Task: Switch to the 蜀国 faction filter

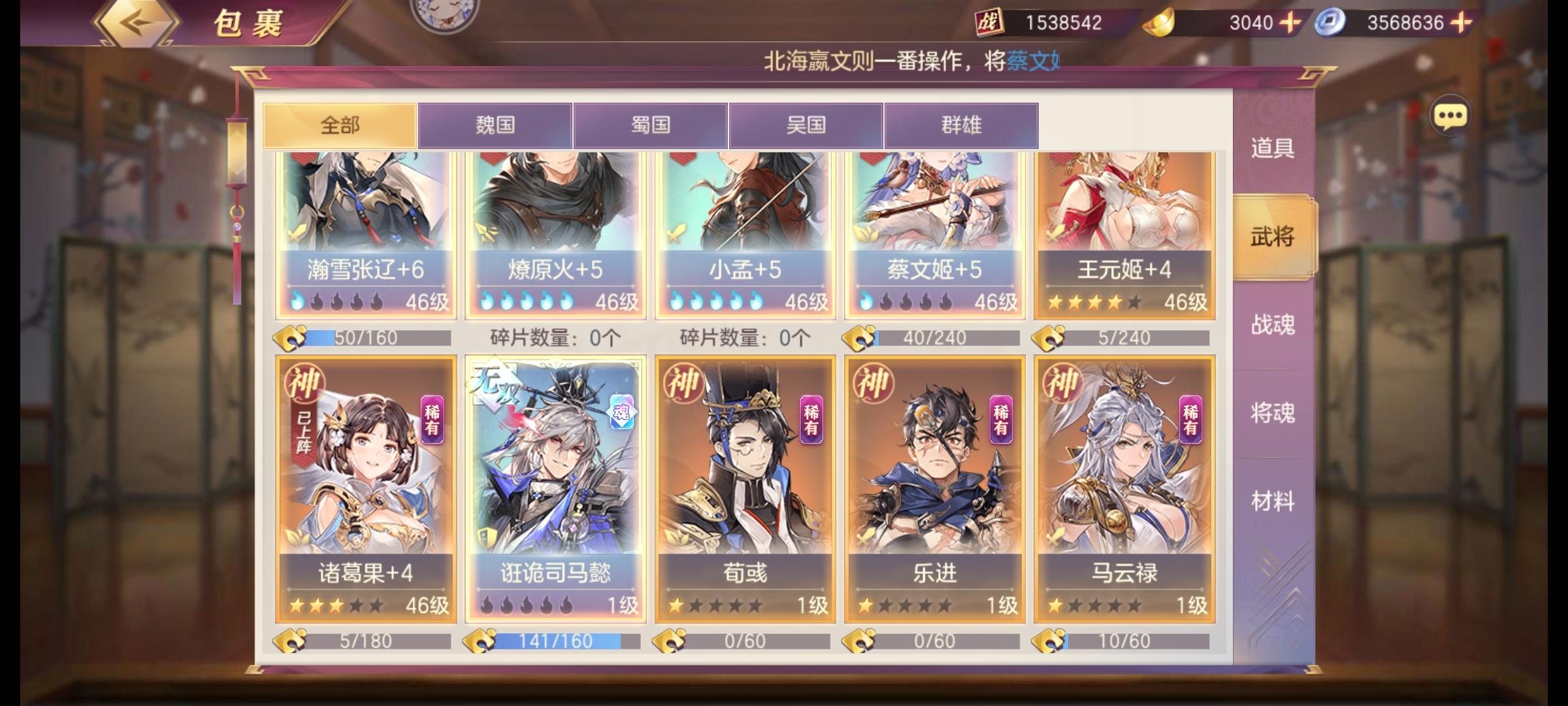Action: [650, 126]
